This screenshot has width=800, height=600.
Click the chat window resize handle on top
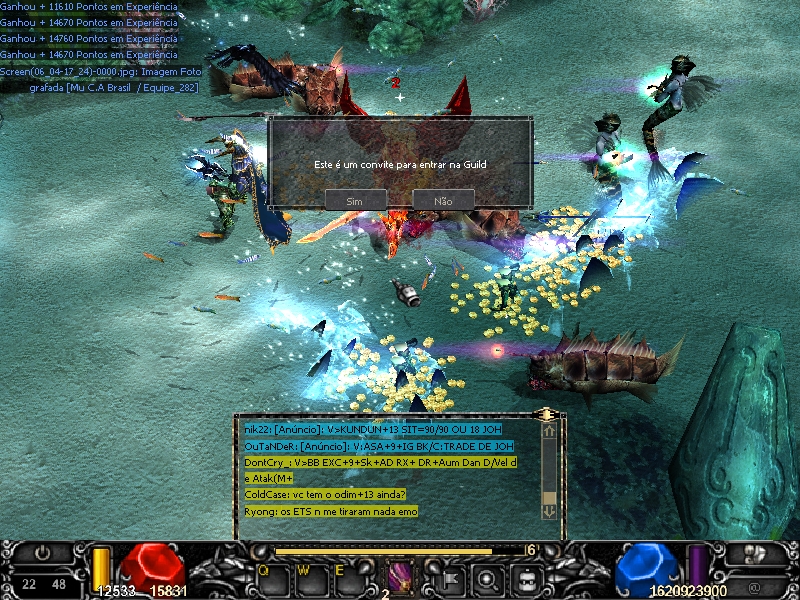[x=546, y=414]
